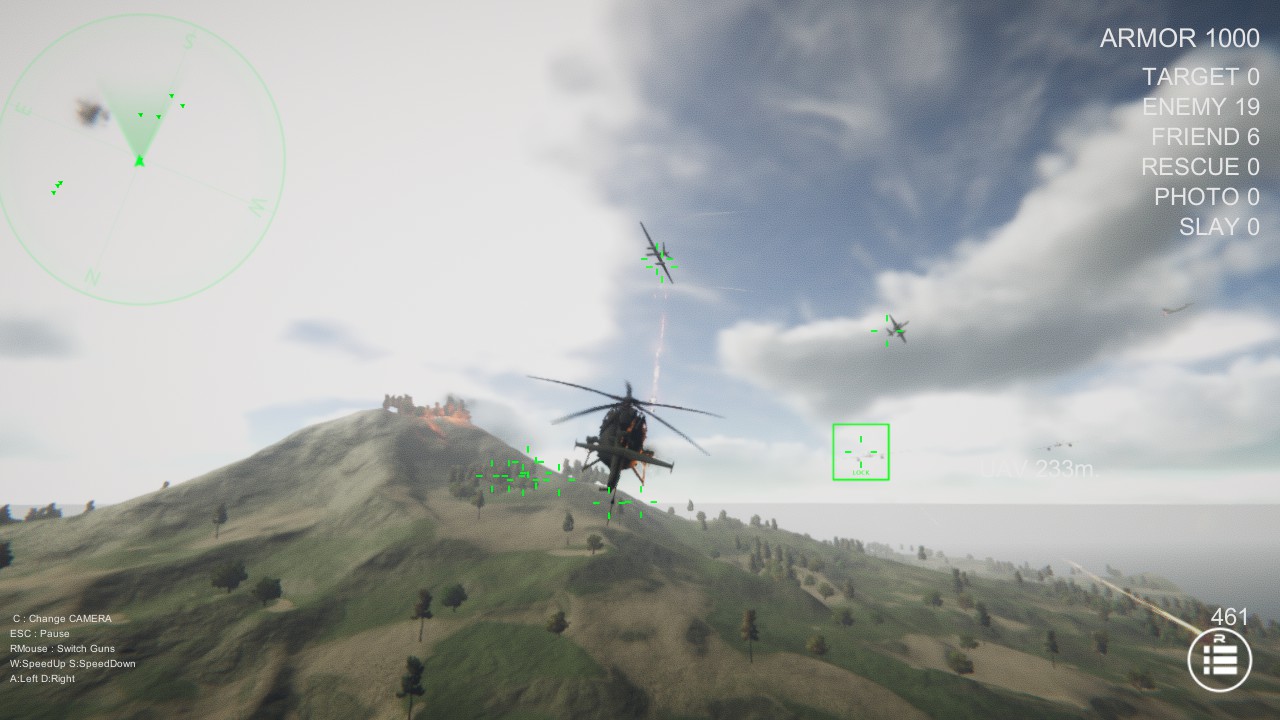Viewport: 1280px width, 720px height.
Task: Select the ENEMY 19 counter
Action: [x=1201, y=107]
